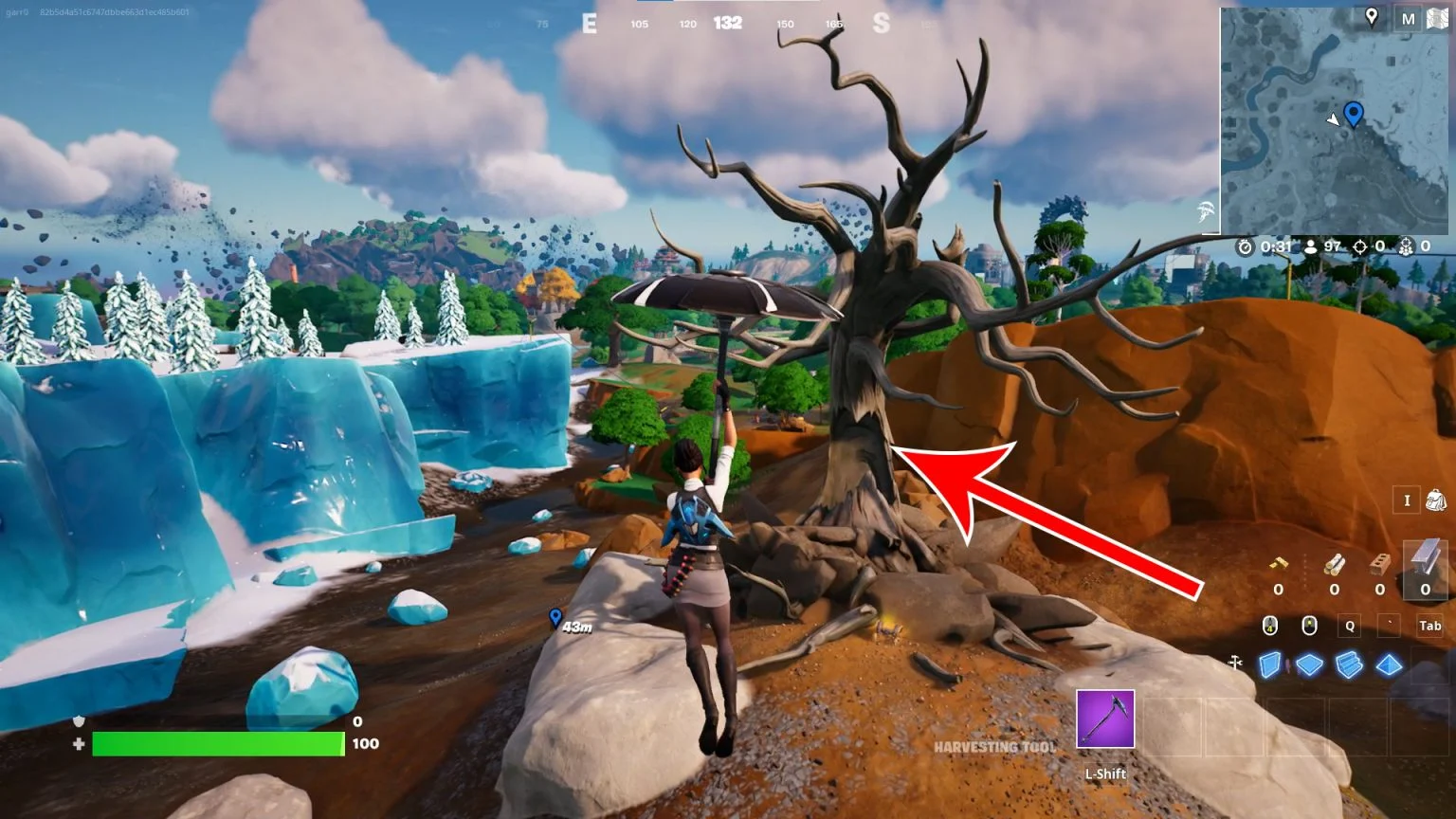
Task: Click the build wrench icon beside the build pieces
Action: tap(1235, 662)
